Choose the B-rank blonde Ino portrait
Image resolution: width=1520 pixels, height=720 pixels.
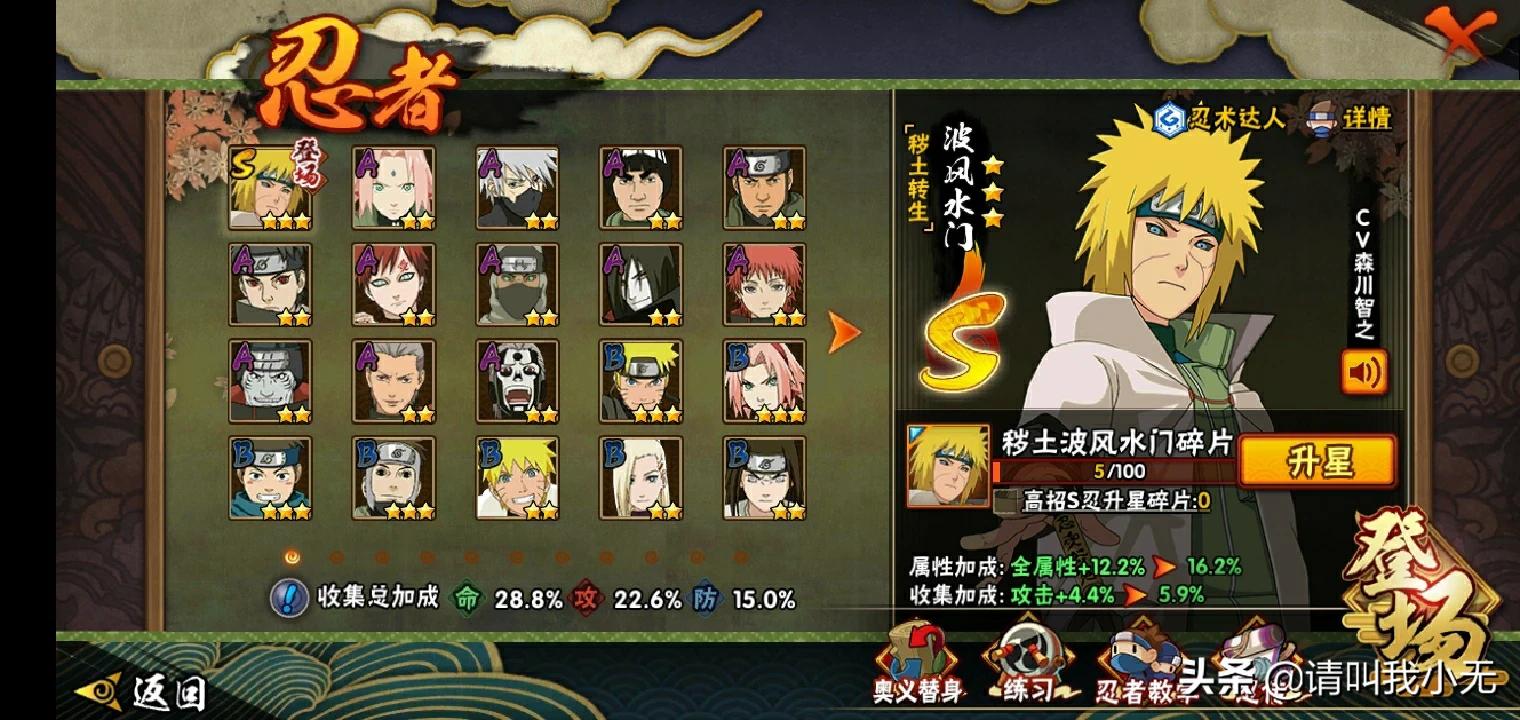point(641,478)
